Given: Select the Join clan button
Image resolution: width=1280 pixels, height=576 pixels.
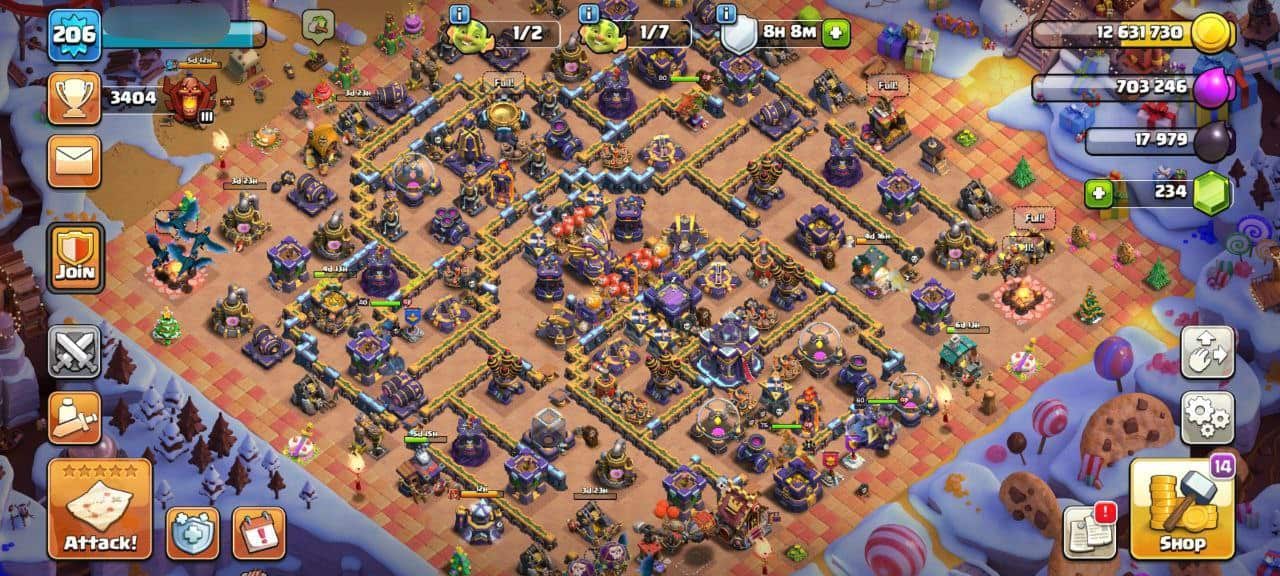Looking at the screenshot, I should pos(74,258).
